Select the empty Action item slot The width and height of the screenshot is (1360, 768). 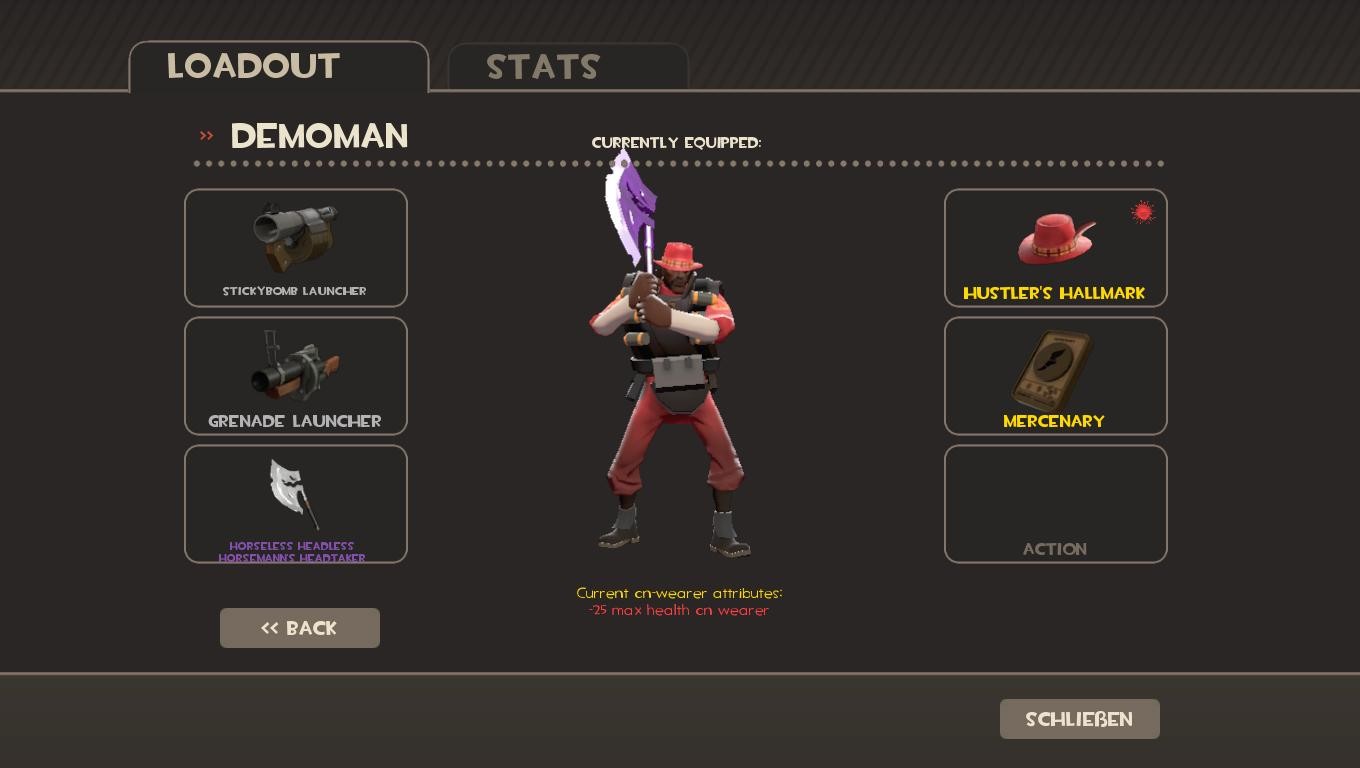pos(1056,503)
